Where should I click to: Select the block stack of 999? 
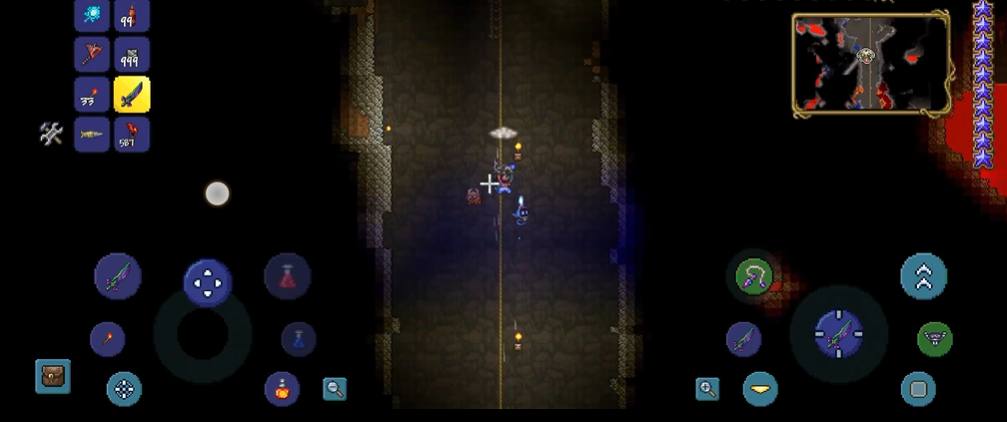pos(132,54)
